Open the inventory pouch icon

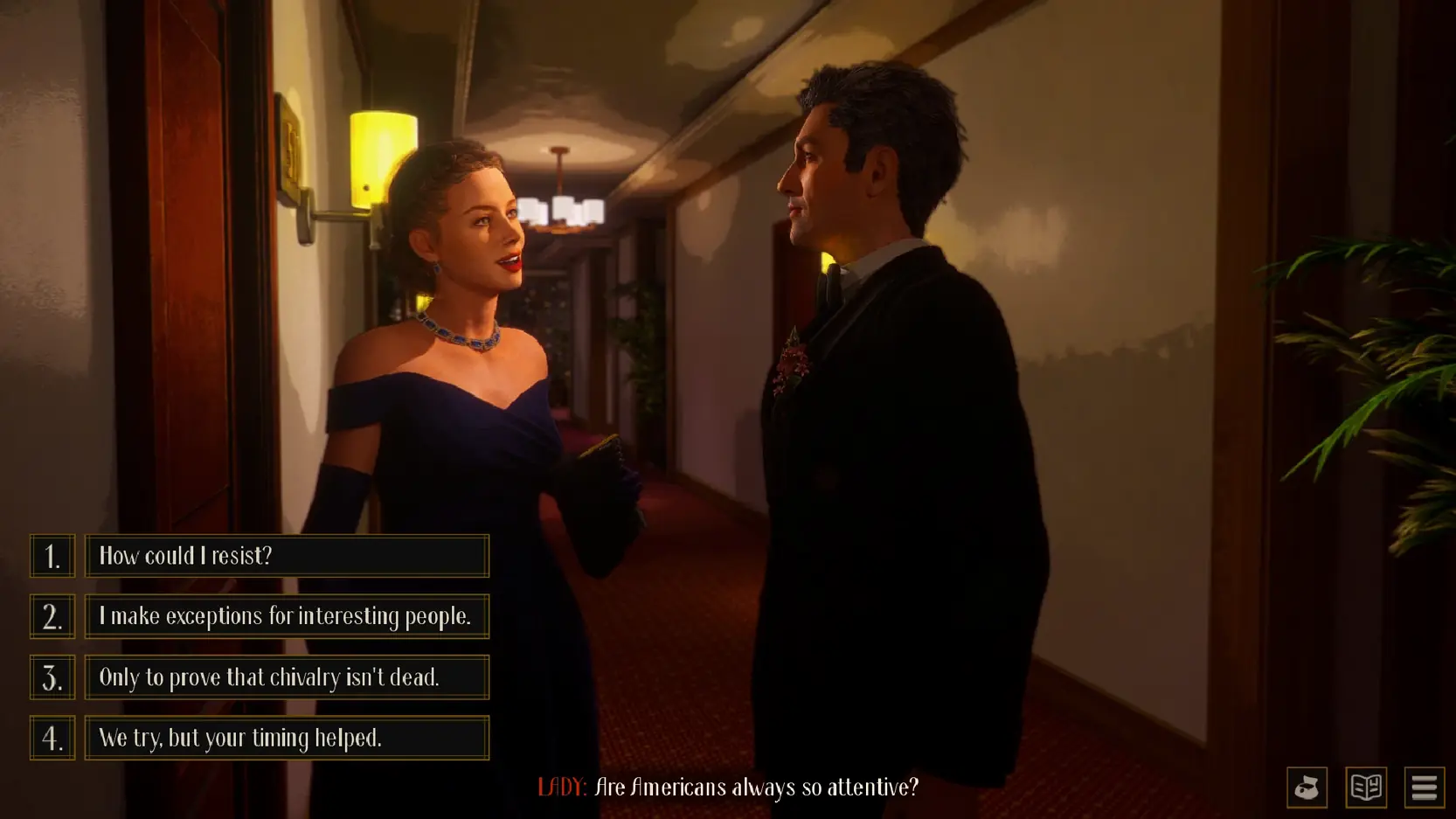click(1307, 788)
